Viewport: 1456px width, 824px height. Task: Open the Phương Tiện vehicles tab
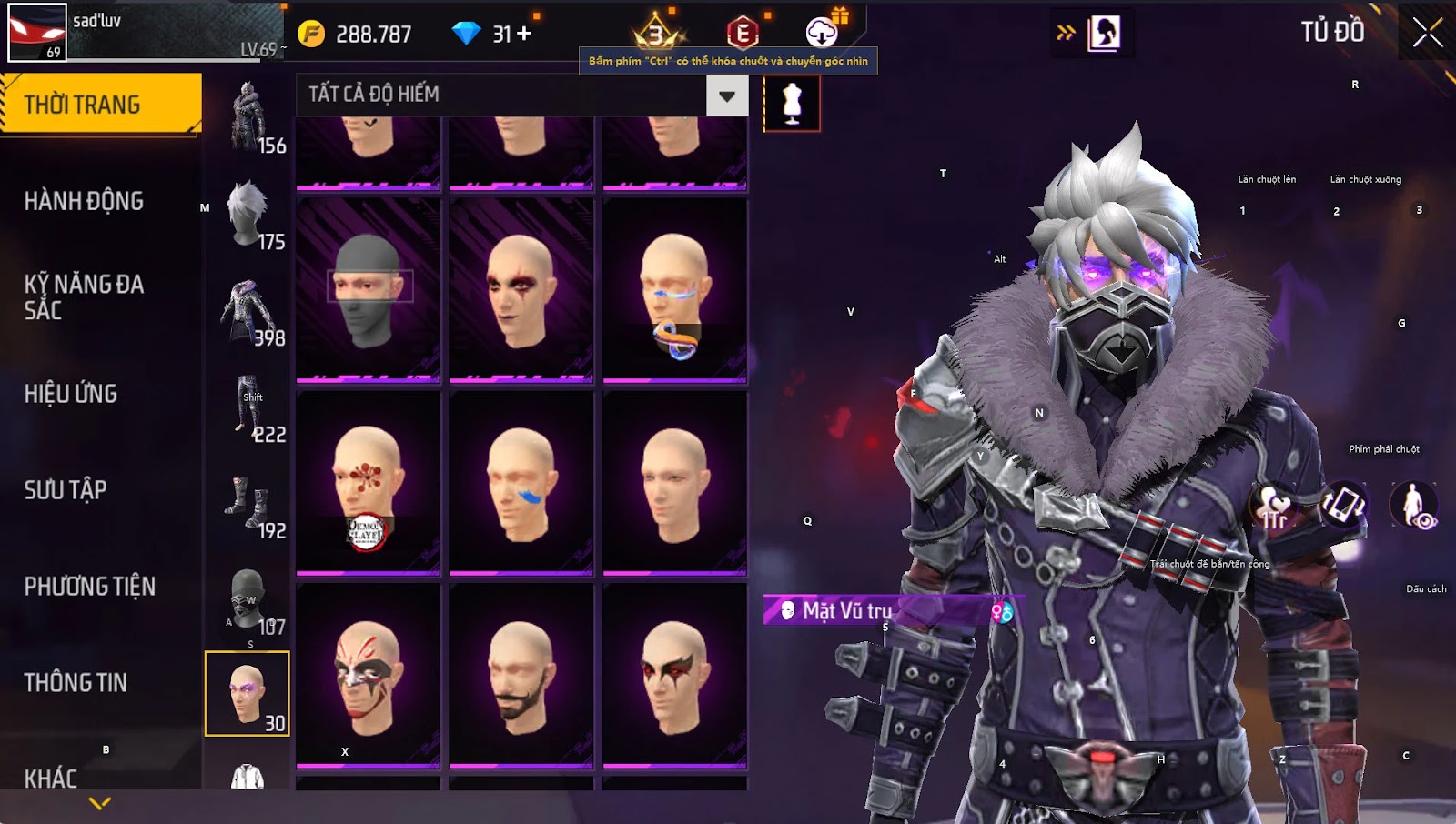89,587
